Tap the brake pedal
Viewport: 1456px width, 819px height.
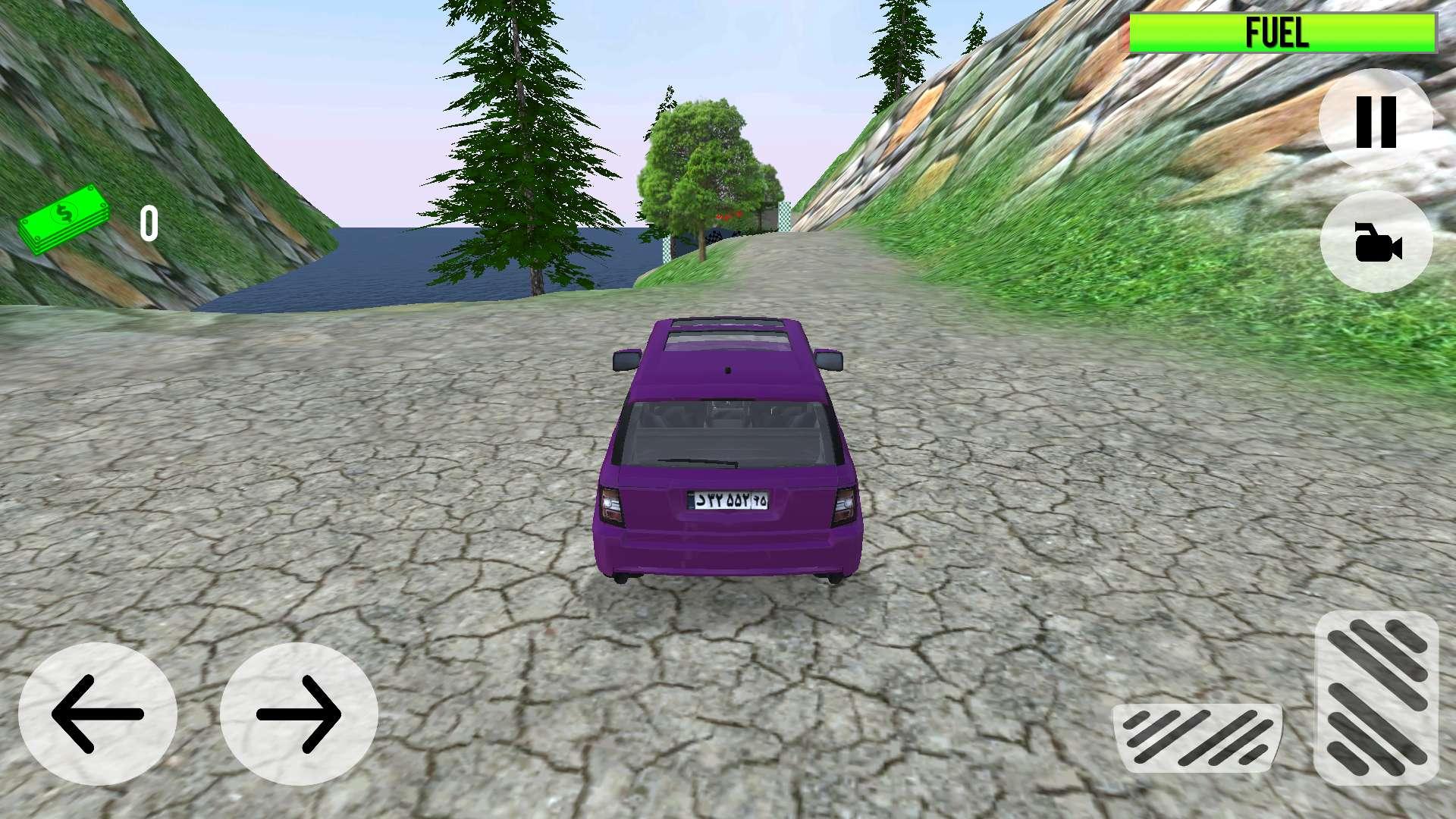(1198, 737)
